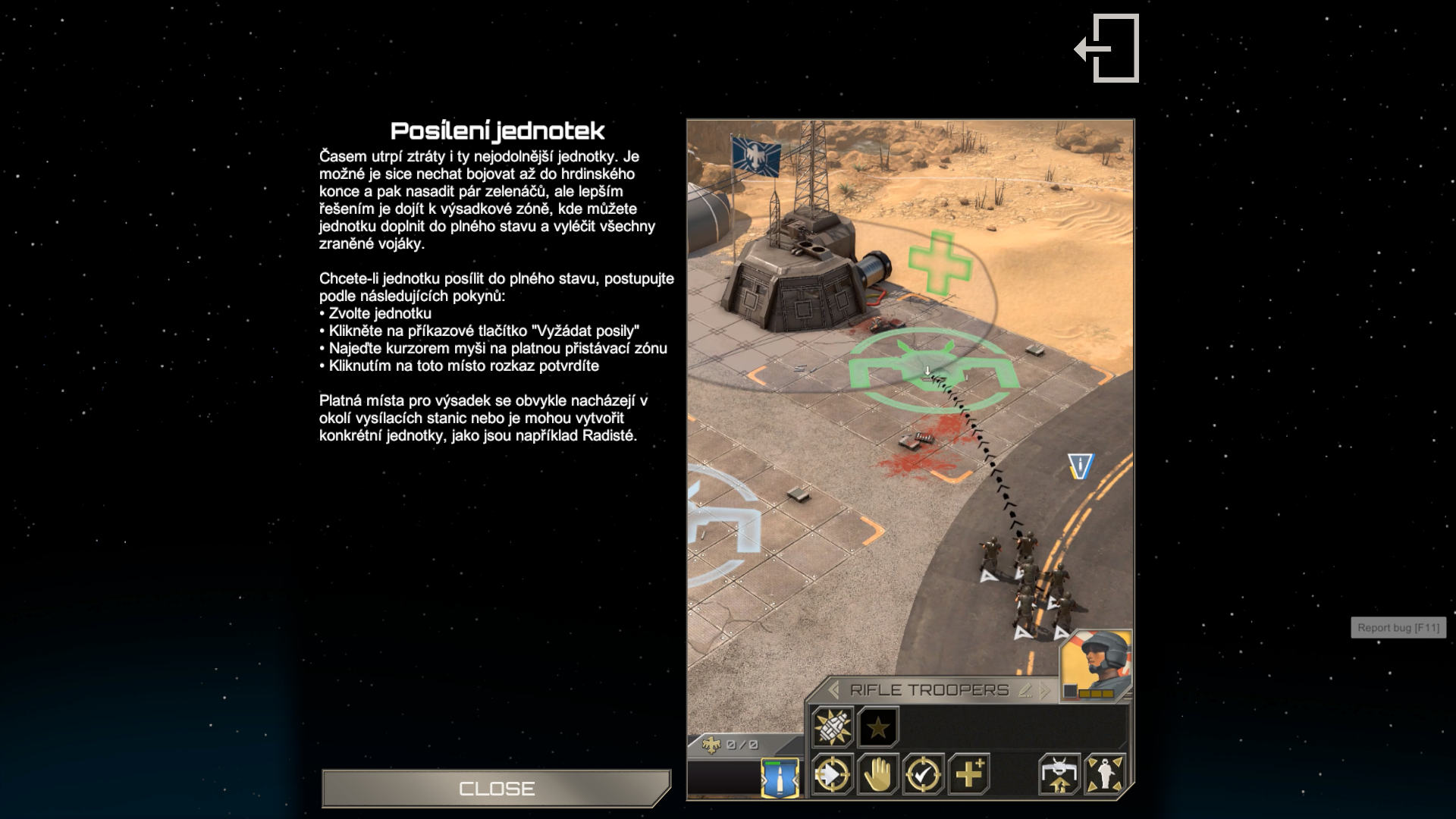Open the Report bug dialog
This screenshot has height=819, width=1456.
(x=1398, y=628)
